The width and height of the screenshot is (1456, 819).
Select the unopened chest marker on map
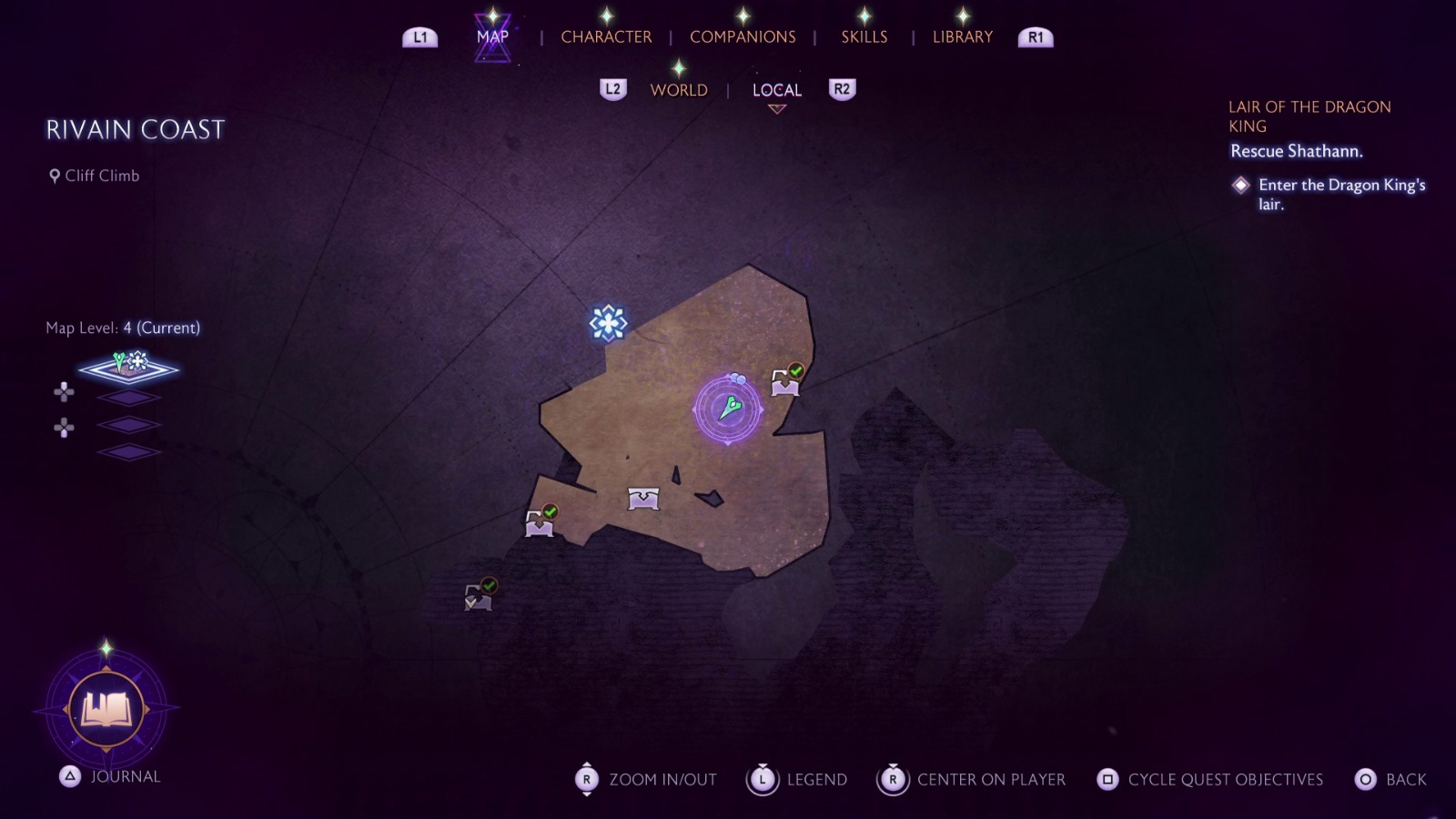643,498
